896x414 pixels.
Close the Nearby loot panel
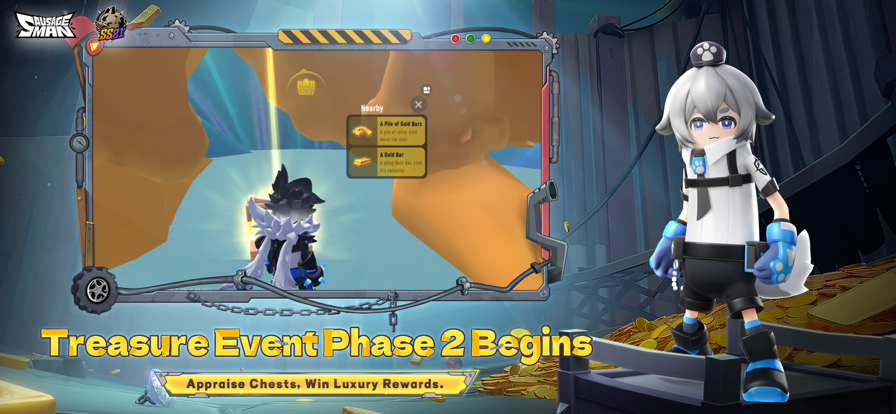click(419, 104)
